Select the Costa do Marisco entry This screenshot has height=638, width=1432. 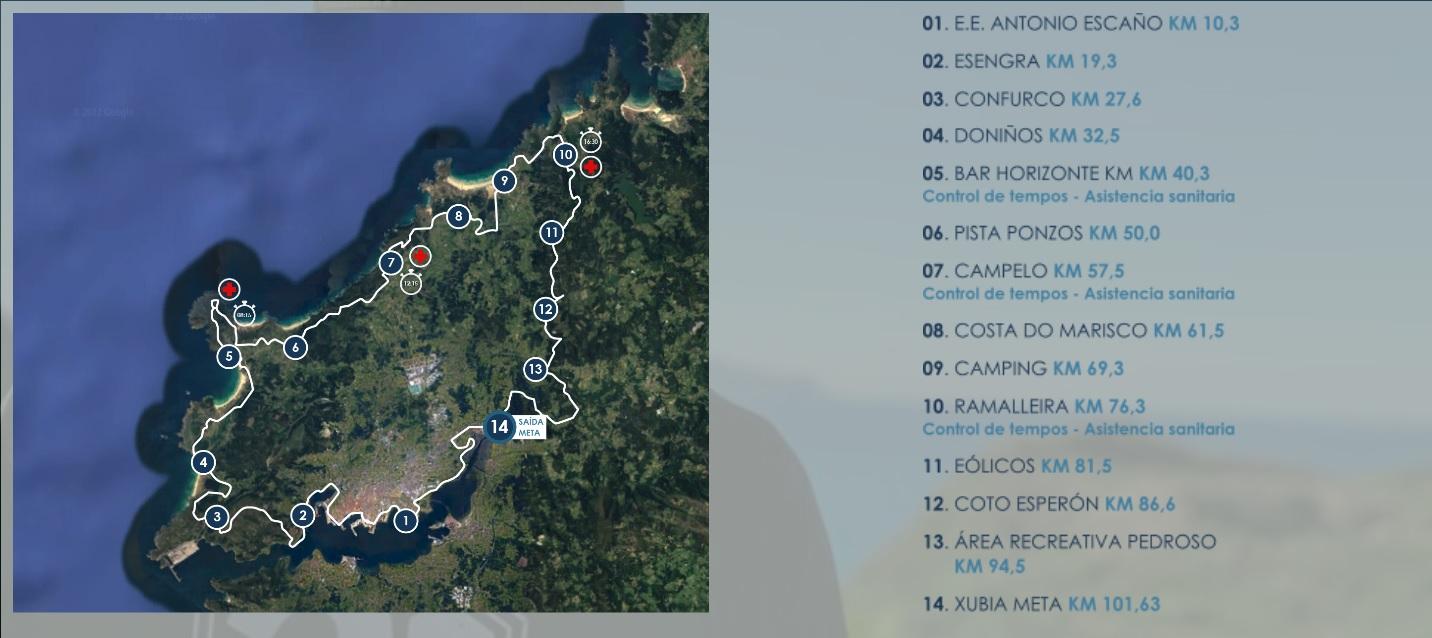pyautogui.click(x=1072, y=330)
